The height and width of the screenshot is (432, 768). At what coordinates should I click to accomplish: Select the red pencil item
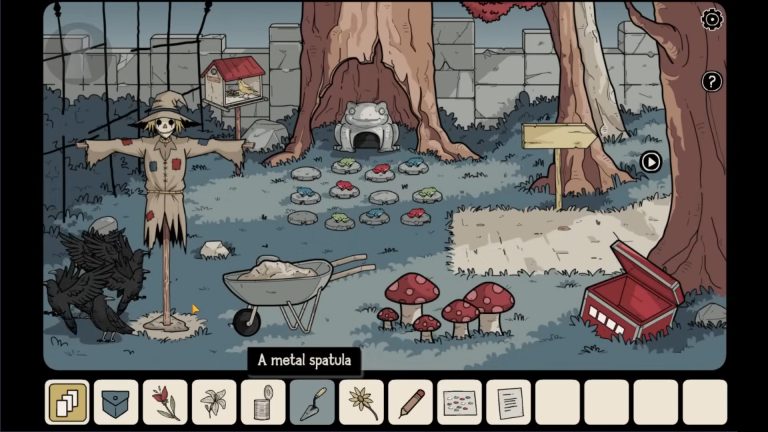tap(410, 402)
